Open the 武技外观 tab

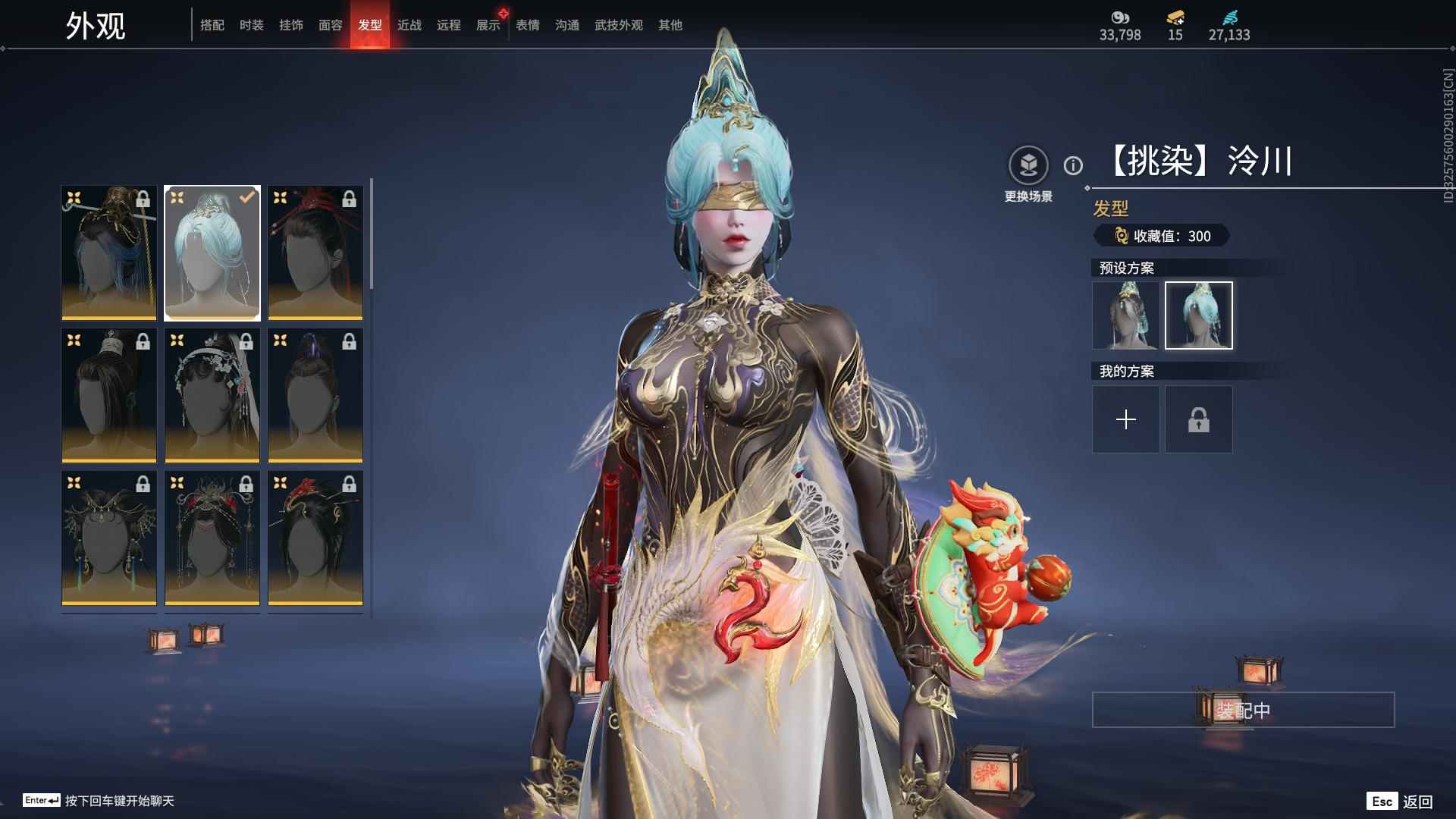(x=619, y=25)
